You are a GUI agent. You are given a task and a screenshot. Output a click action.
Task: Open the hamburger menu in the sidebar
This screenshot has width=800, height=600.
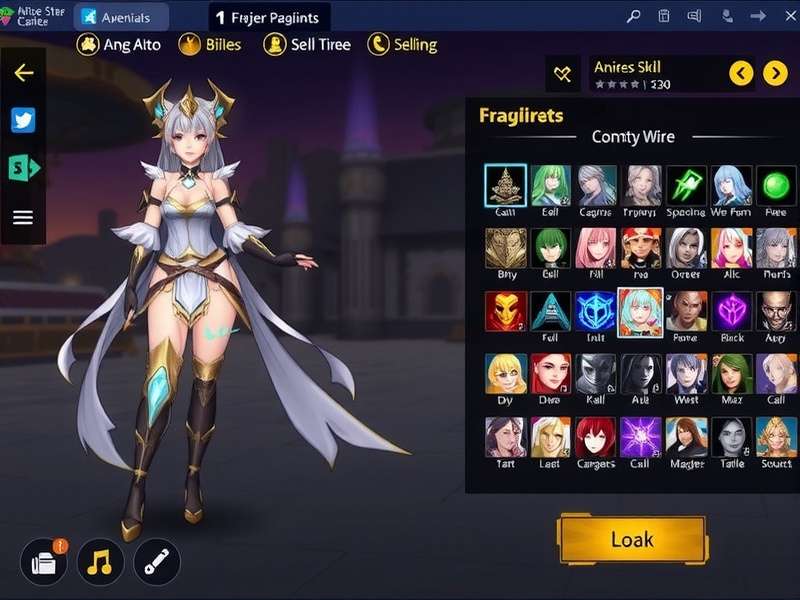23,217
